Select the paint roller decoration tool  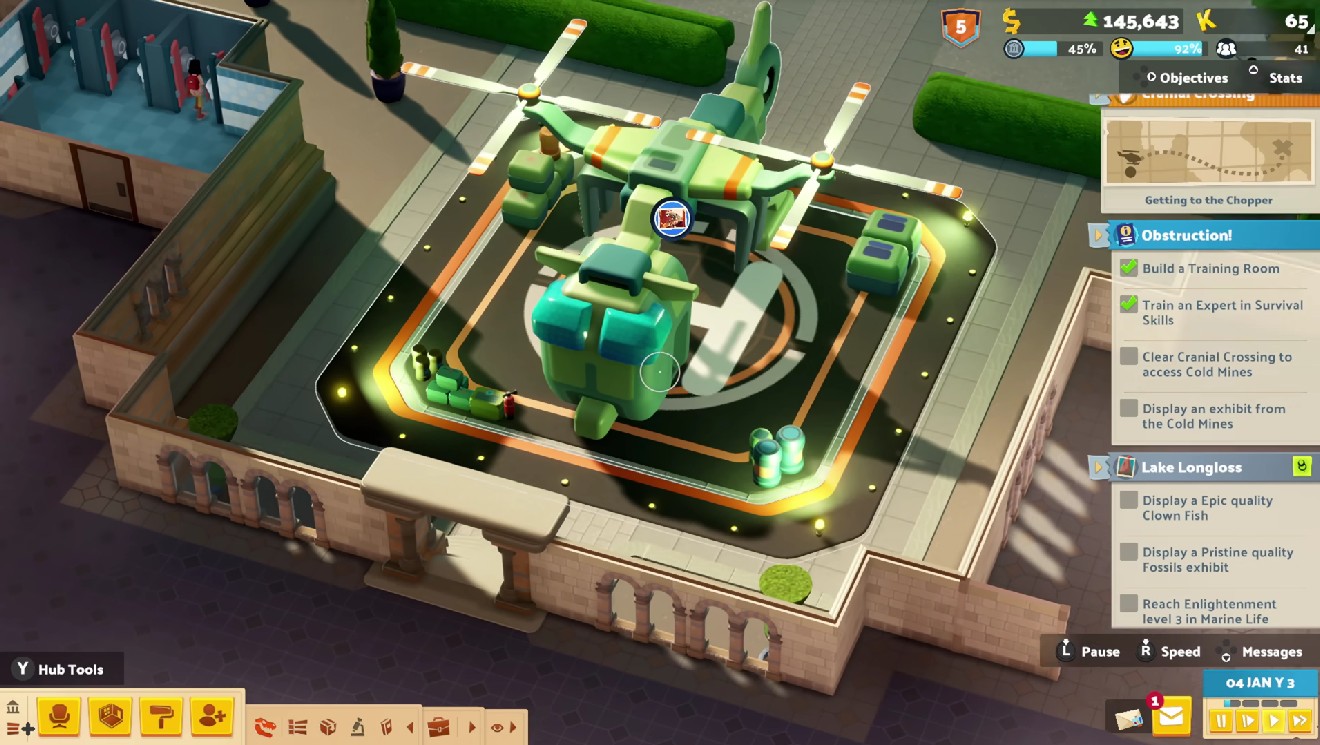159,716
